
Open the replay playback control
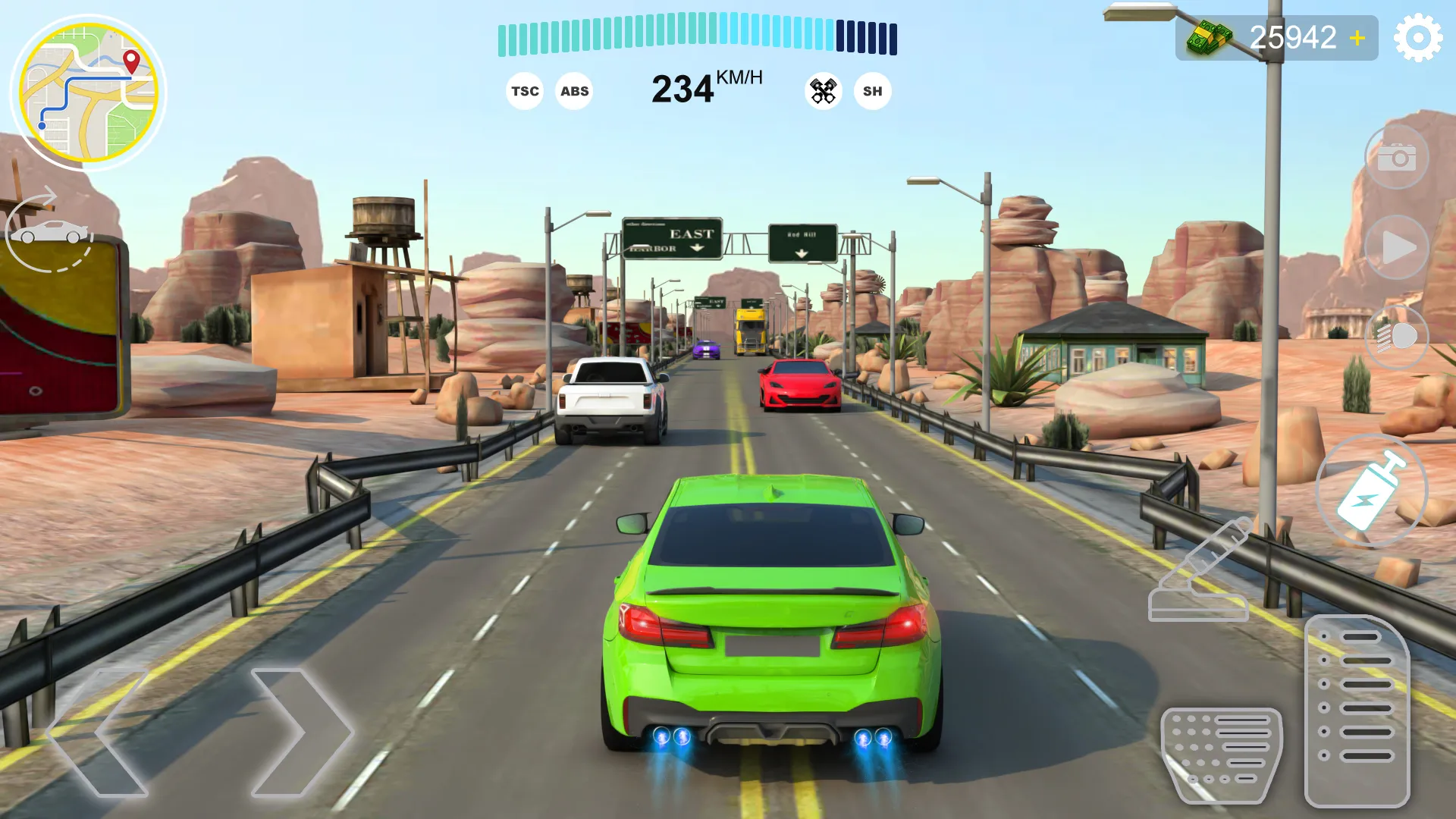(1398, 245)
